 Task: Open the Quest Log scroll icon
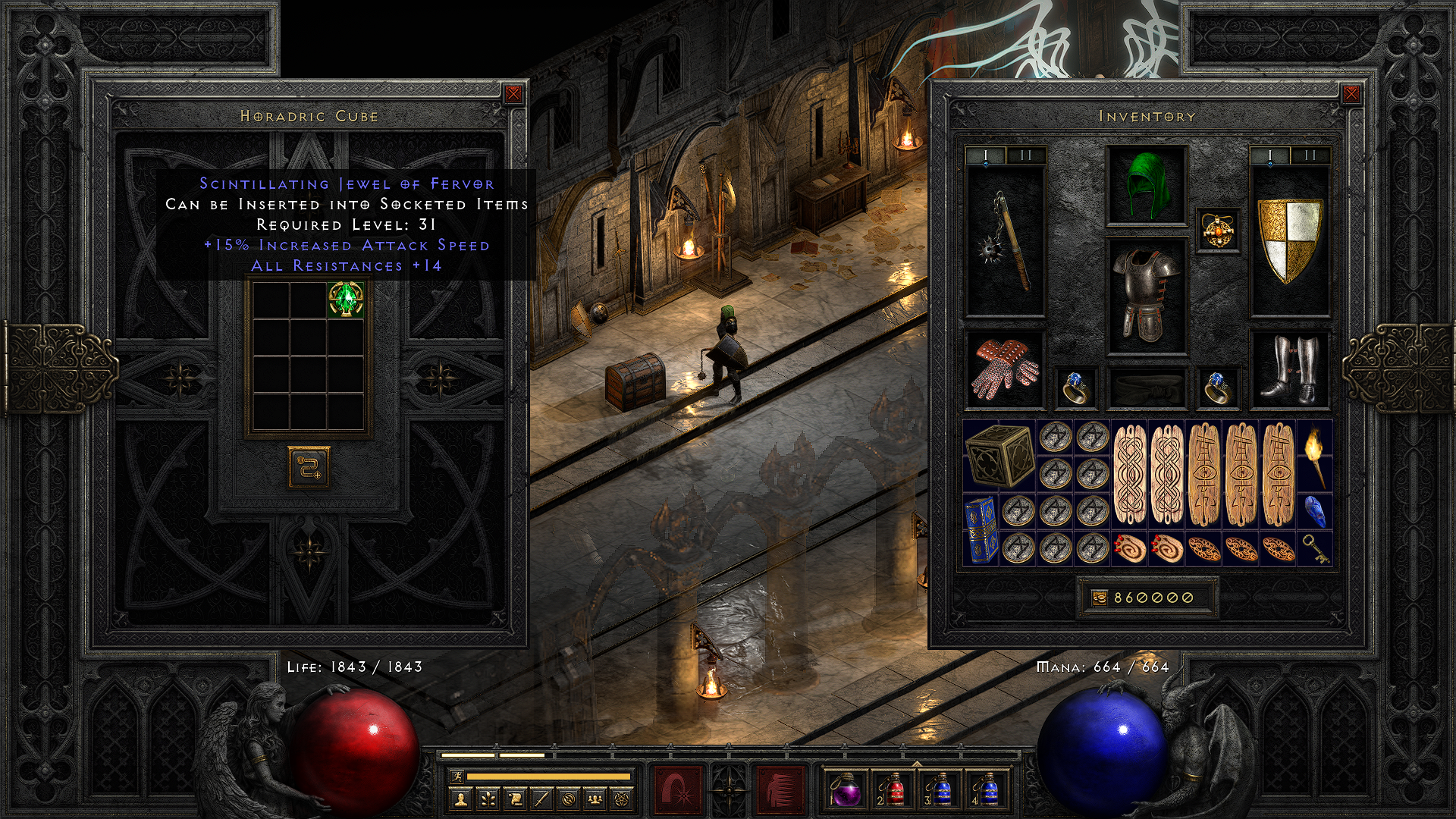click(x=515, y=798)
